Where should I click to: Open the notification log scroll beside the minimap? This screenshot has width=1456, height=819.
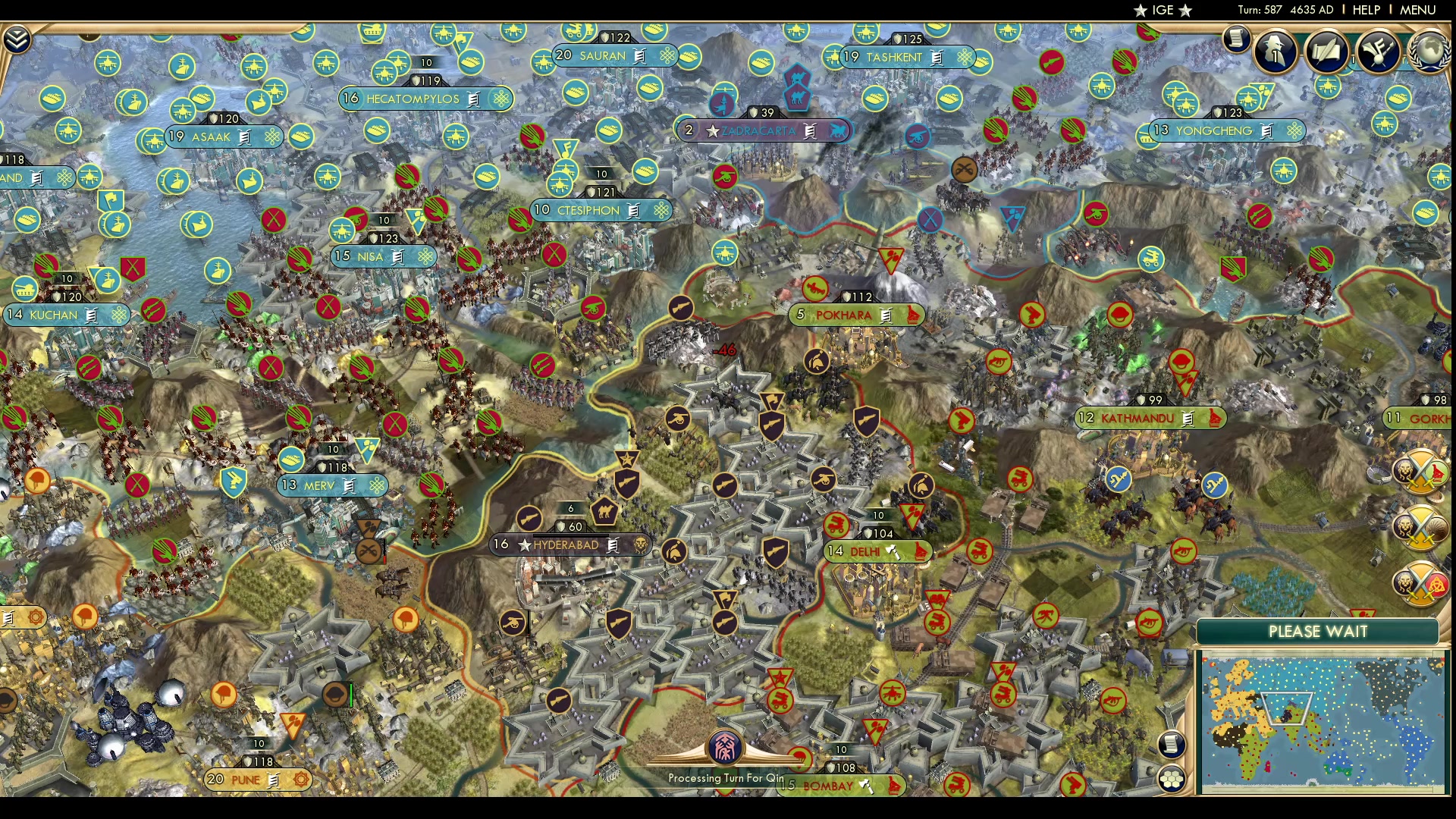point(1172,745)
